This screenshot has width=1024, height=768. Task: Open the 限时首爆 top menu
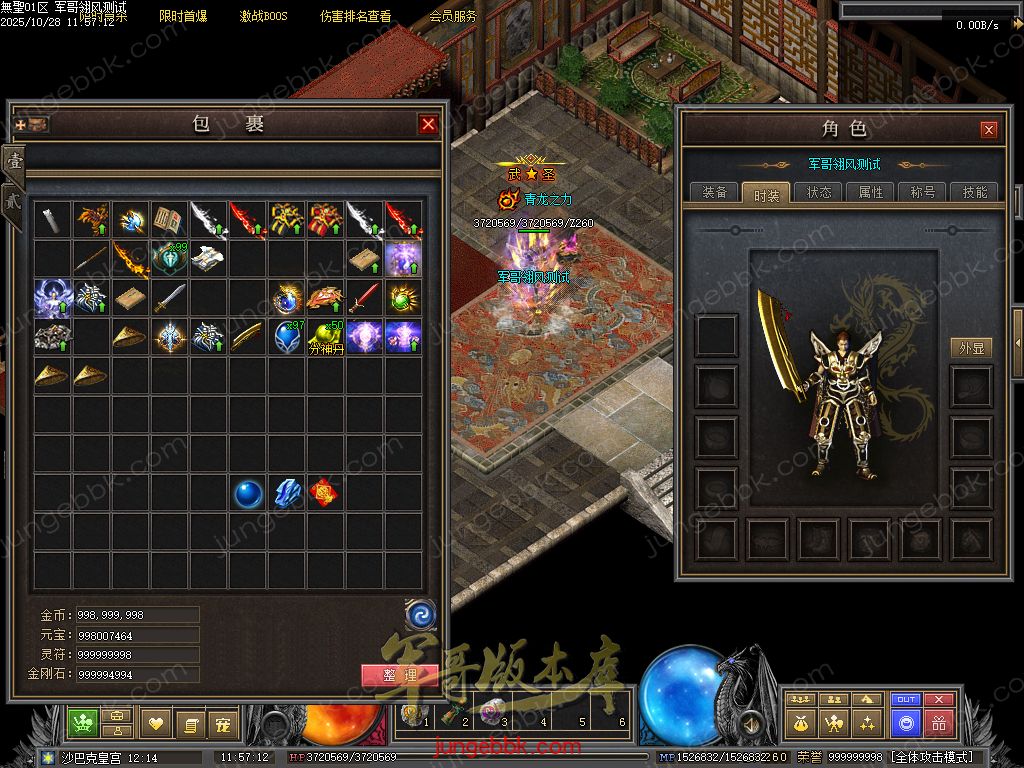point(183,16)
